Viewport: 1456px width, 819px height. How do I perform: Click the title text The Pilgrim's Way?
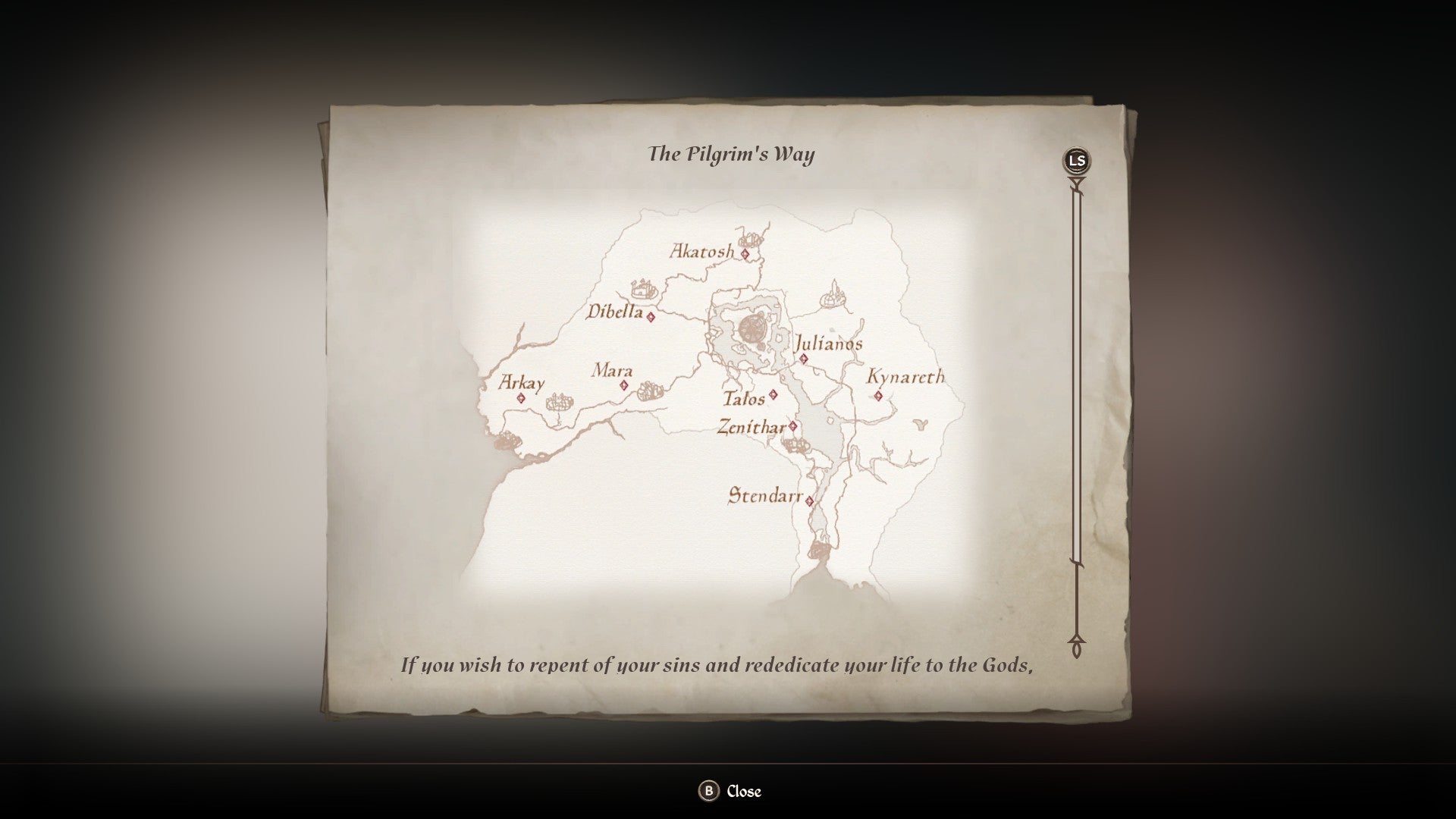coord(733,153)
